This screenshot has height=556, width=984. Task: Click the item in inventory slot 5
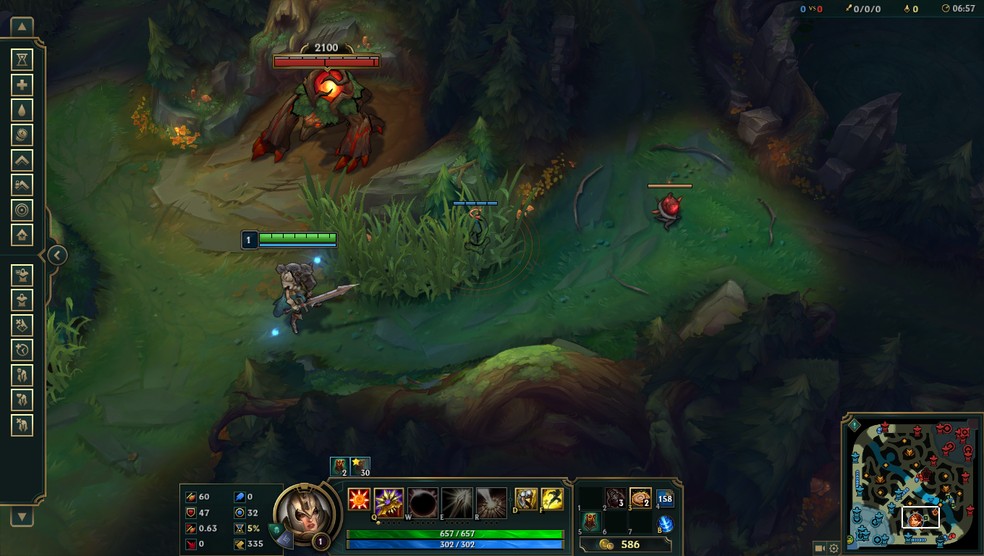591,522
